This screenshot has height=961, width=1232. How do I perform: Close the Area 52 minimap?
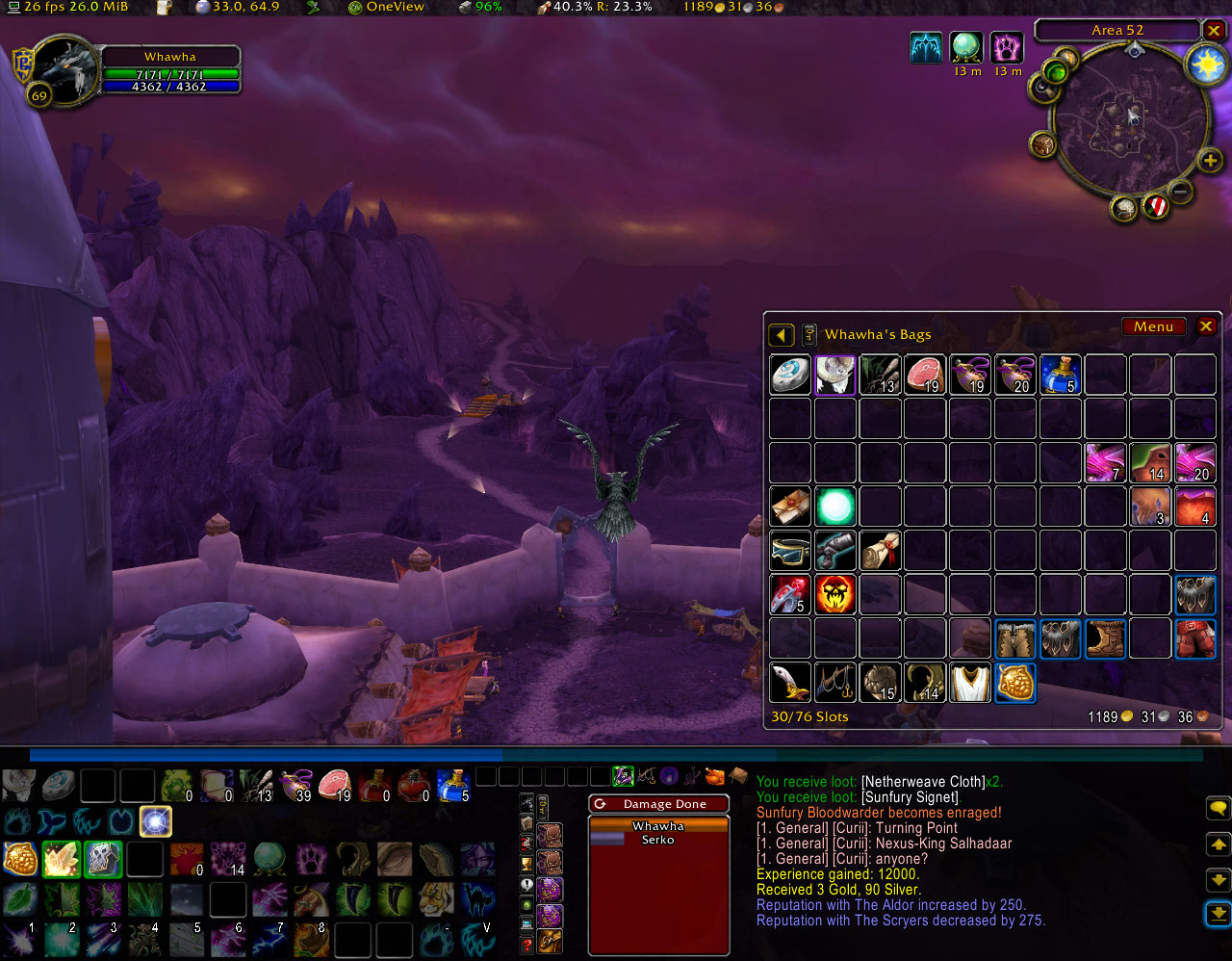(x=1214, y=30)
